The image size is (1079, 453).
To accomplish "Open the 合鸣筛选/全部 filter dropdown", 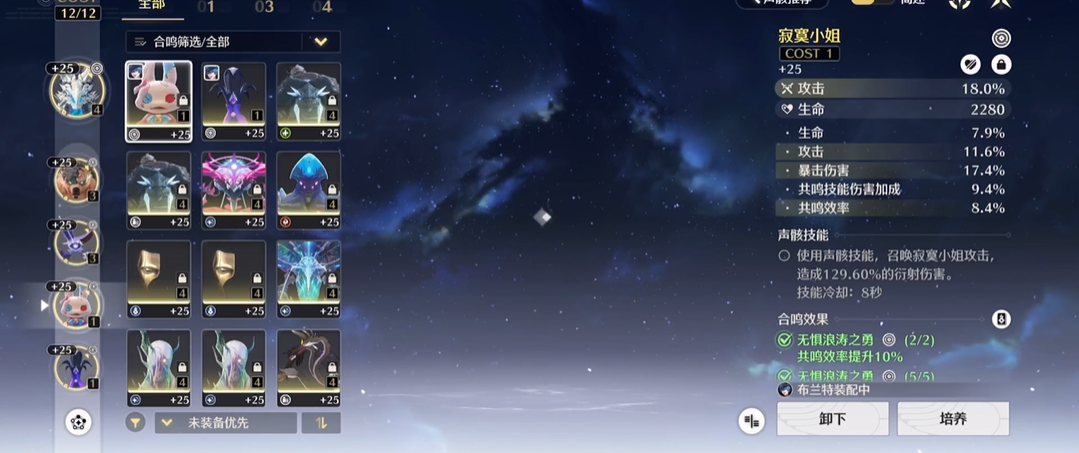I will (233, 42).
